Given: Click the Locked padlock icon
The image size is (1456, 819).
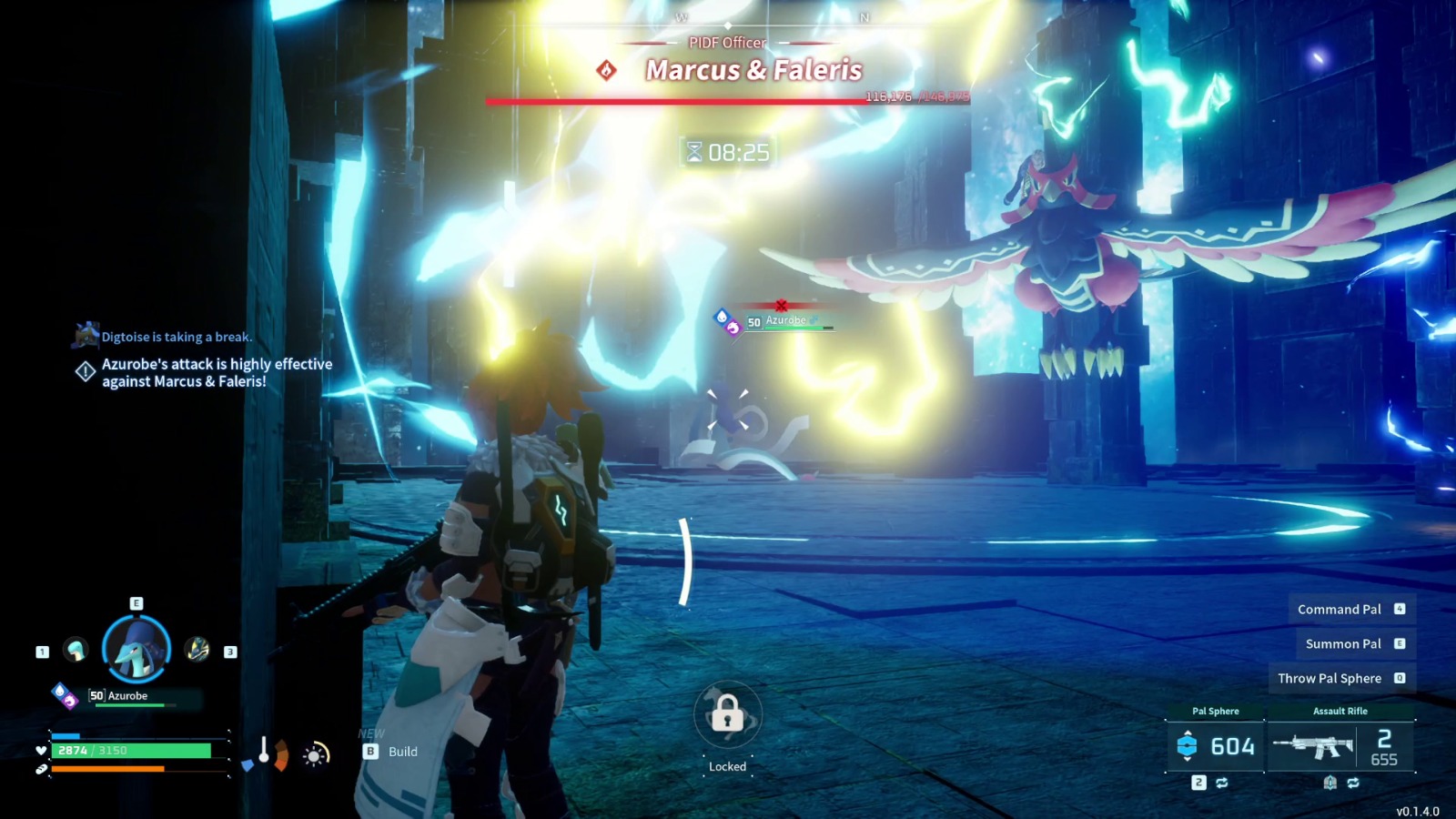Looking at the screenshot, I should (x=727, y=714).
